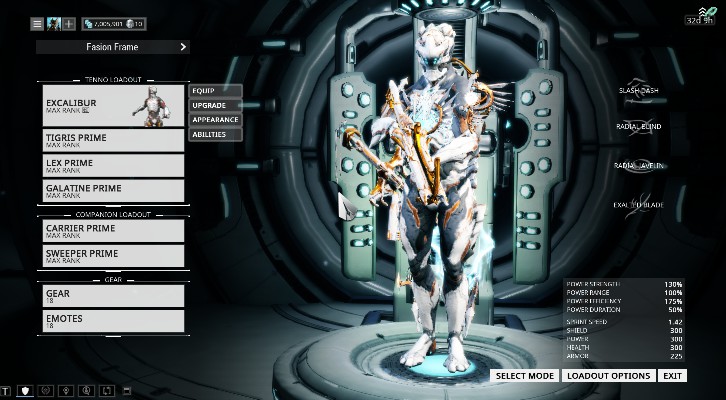This screenshot has height=400, width=726.
Task: Open the Emotes section
Action: pyautogui.click(x=113, y=321)
